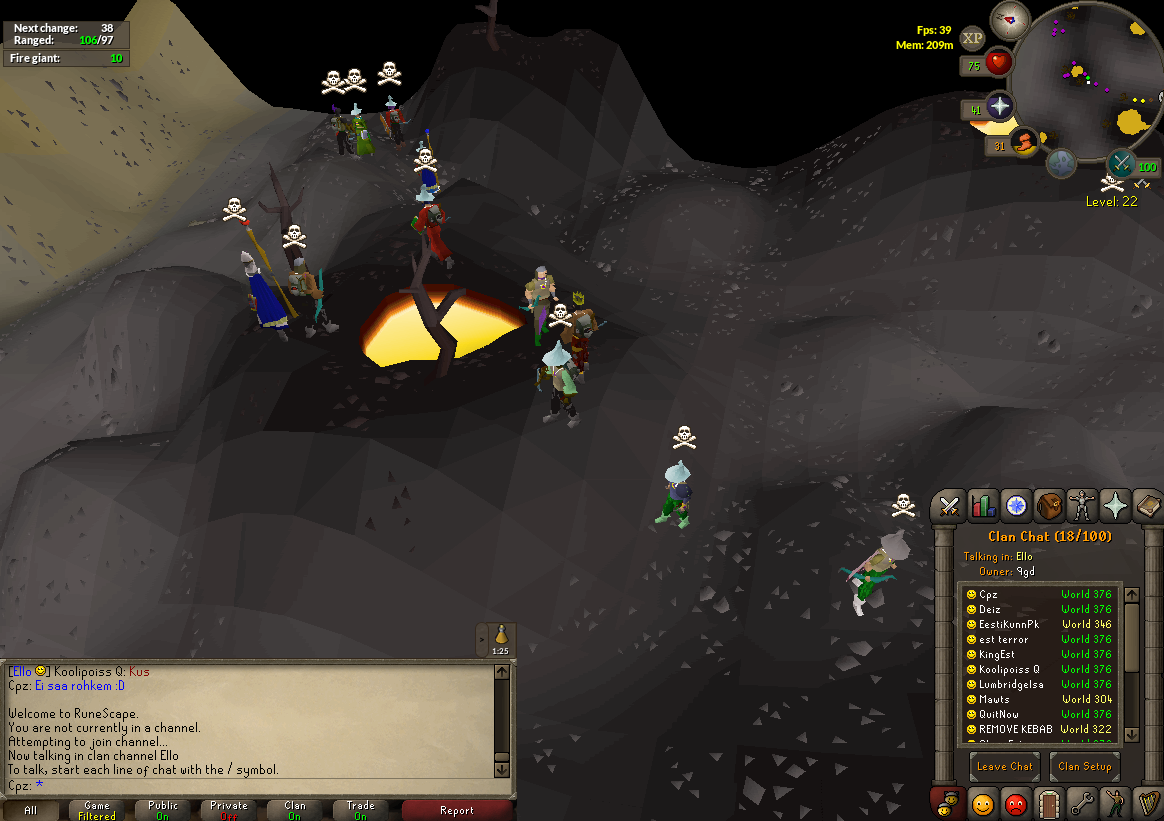Toggle the XP drops button
The width and height of the screenshot is (1164, 821).
(972, 39)
